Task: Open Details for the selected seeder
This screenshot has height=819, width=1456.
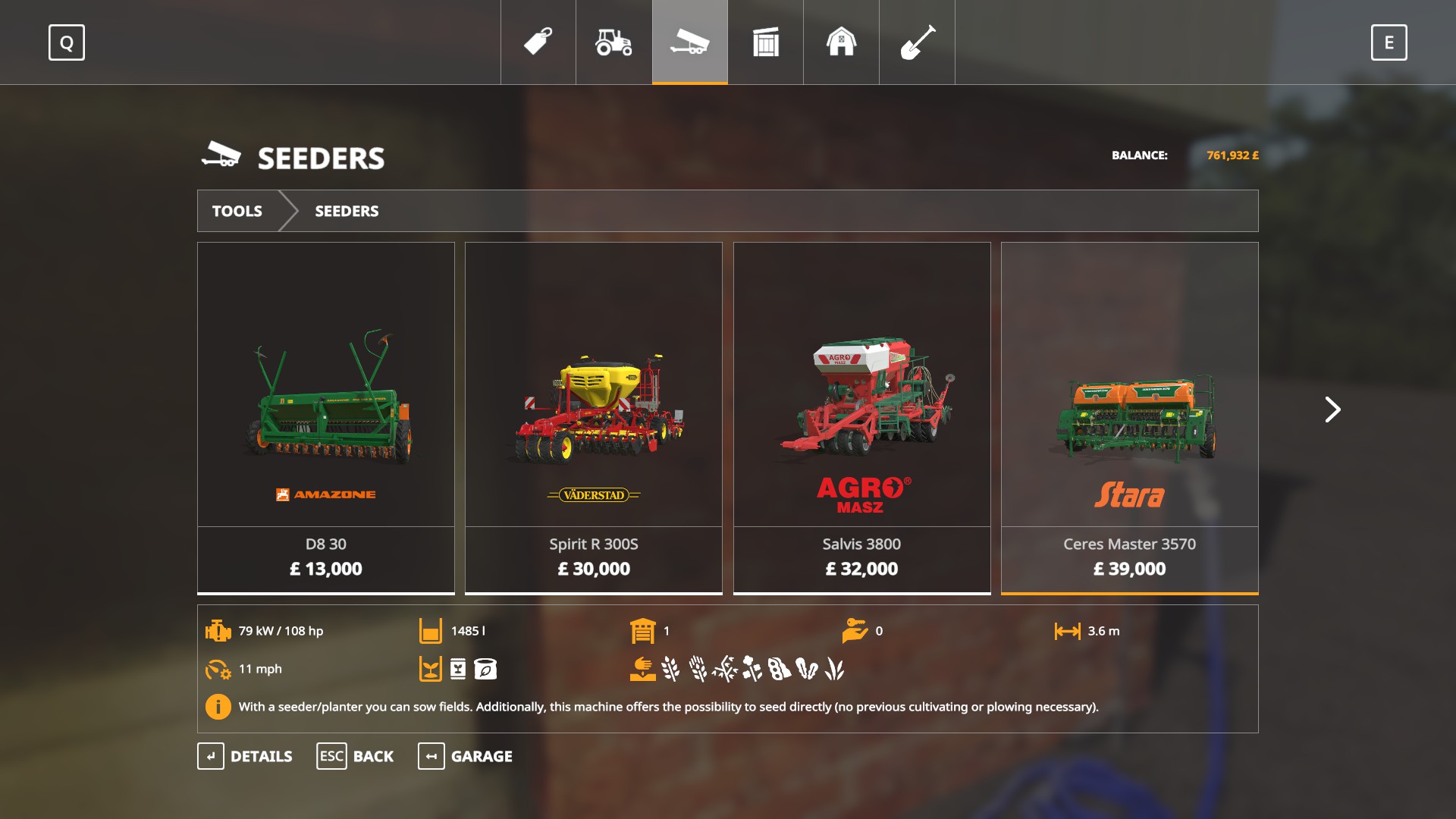Action: (245, 756)
